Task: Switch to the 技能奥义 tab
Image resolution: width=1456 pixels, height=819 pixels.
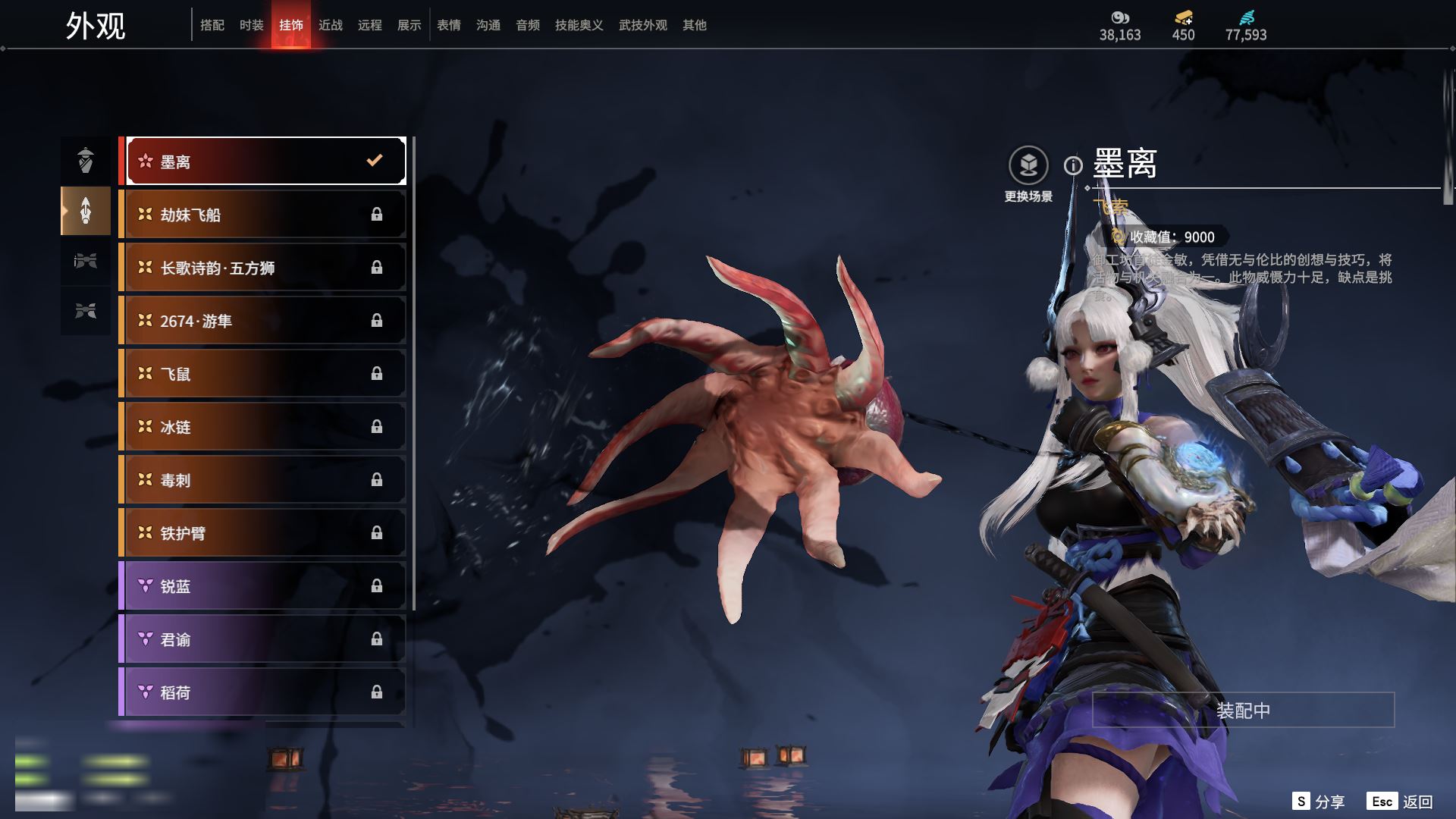Action: point(579,26)
